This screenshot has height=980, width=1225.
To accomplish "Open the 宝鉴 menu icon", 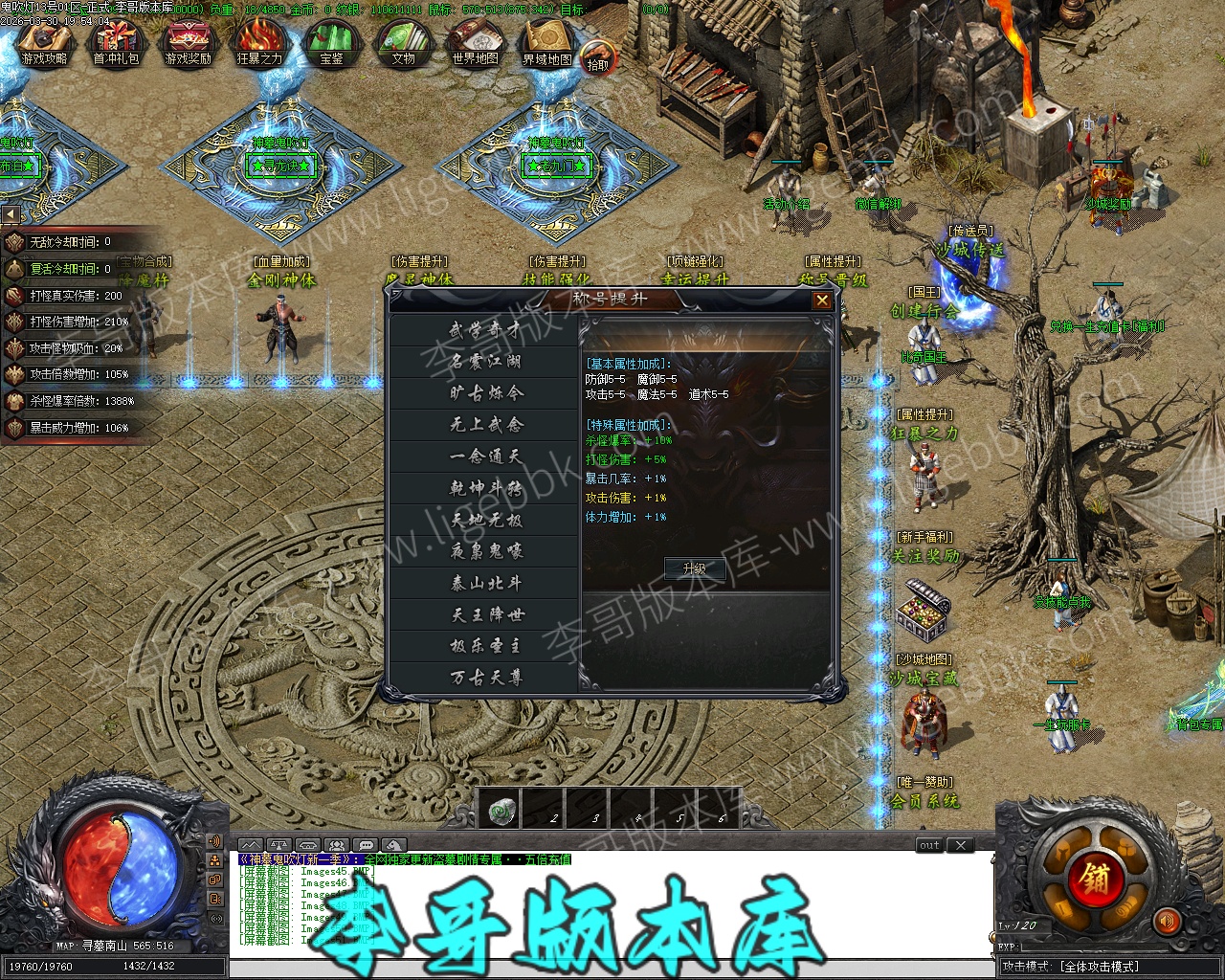I will [331, 44].
